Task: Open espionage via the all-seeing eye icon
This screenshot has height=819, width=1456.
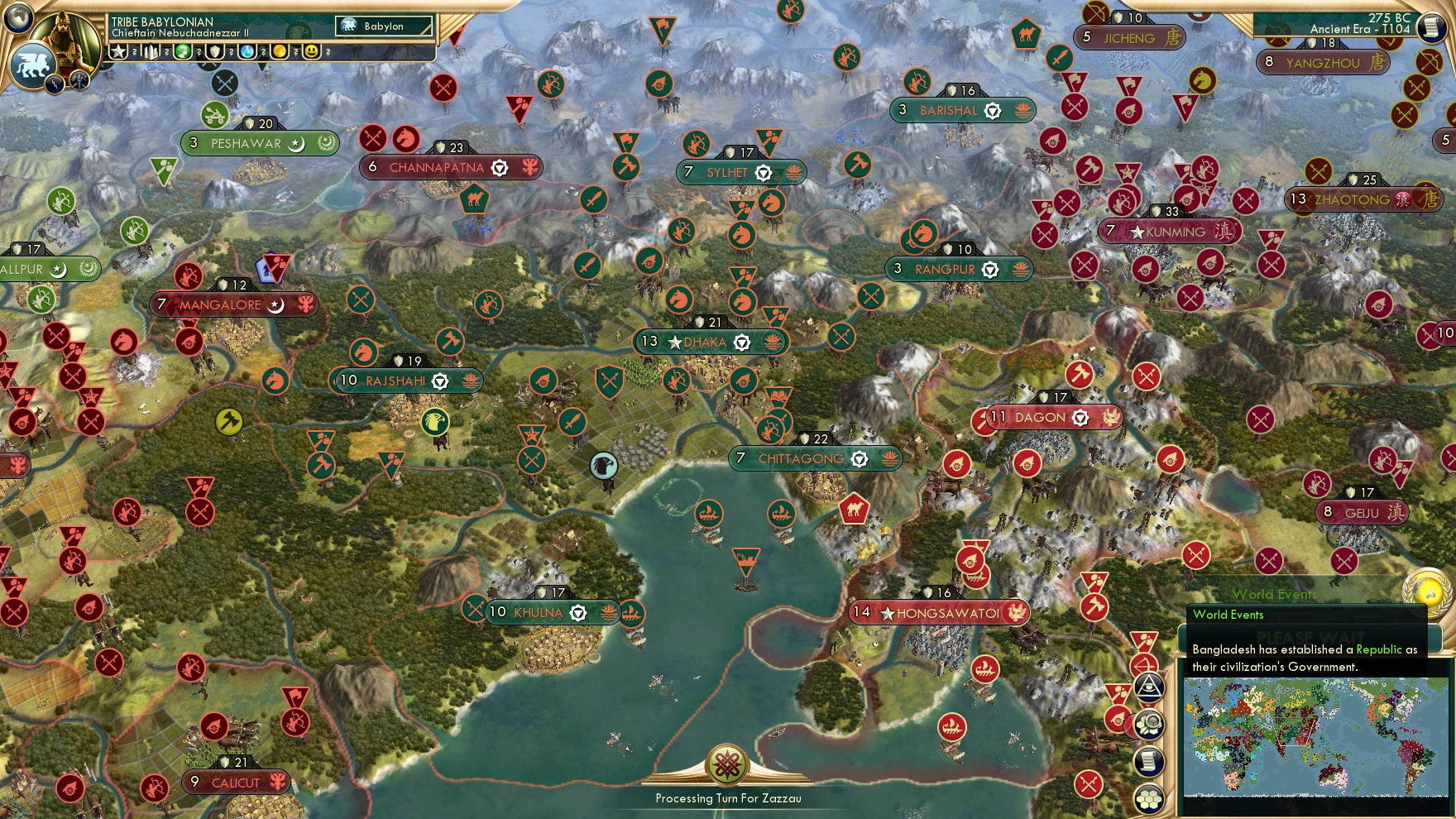Action: point(1148,686)
